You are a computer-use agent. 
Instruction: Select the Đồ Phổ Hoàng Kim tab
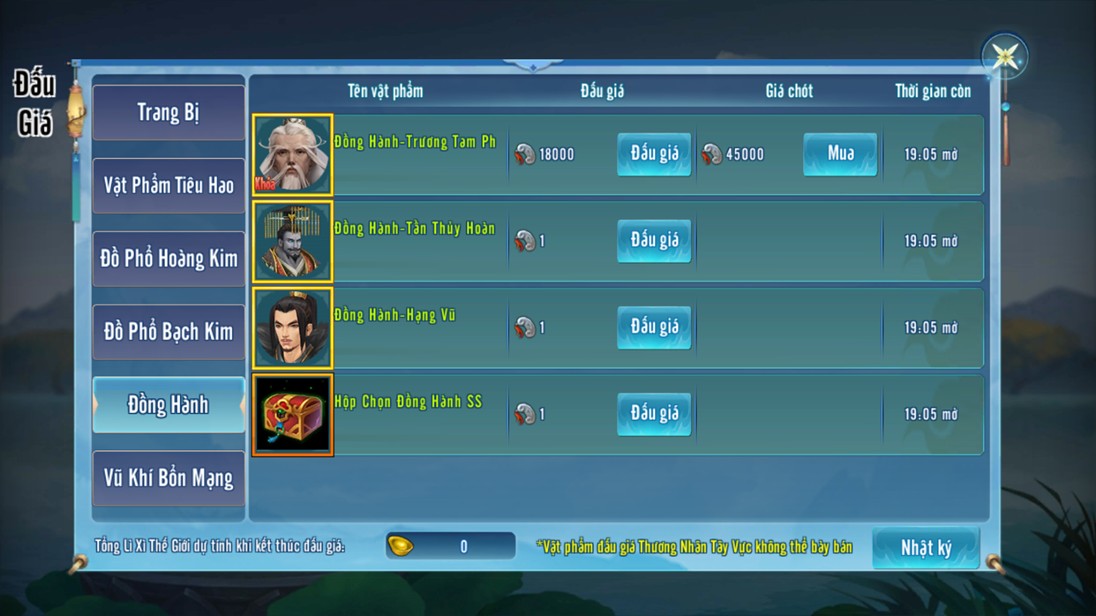point(168,258)
